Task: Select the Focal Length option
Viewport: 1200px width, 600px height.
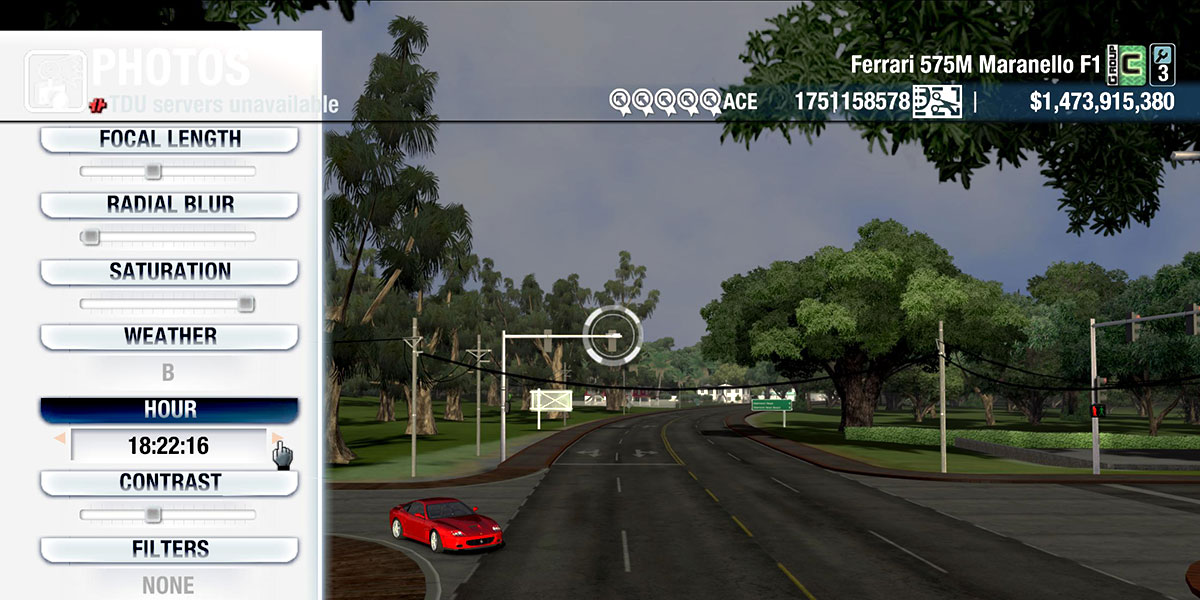Action: click(x=169, y=140)
